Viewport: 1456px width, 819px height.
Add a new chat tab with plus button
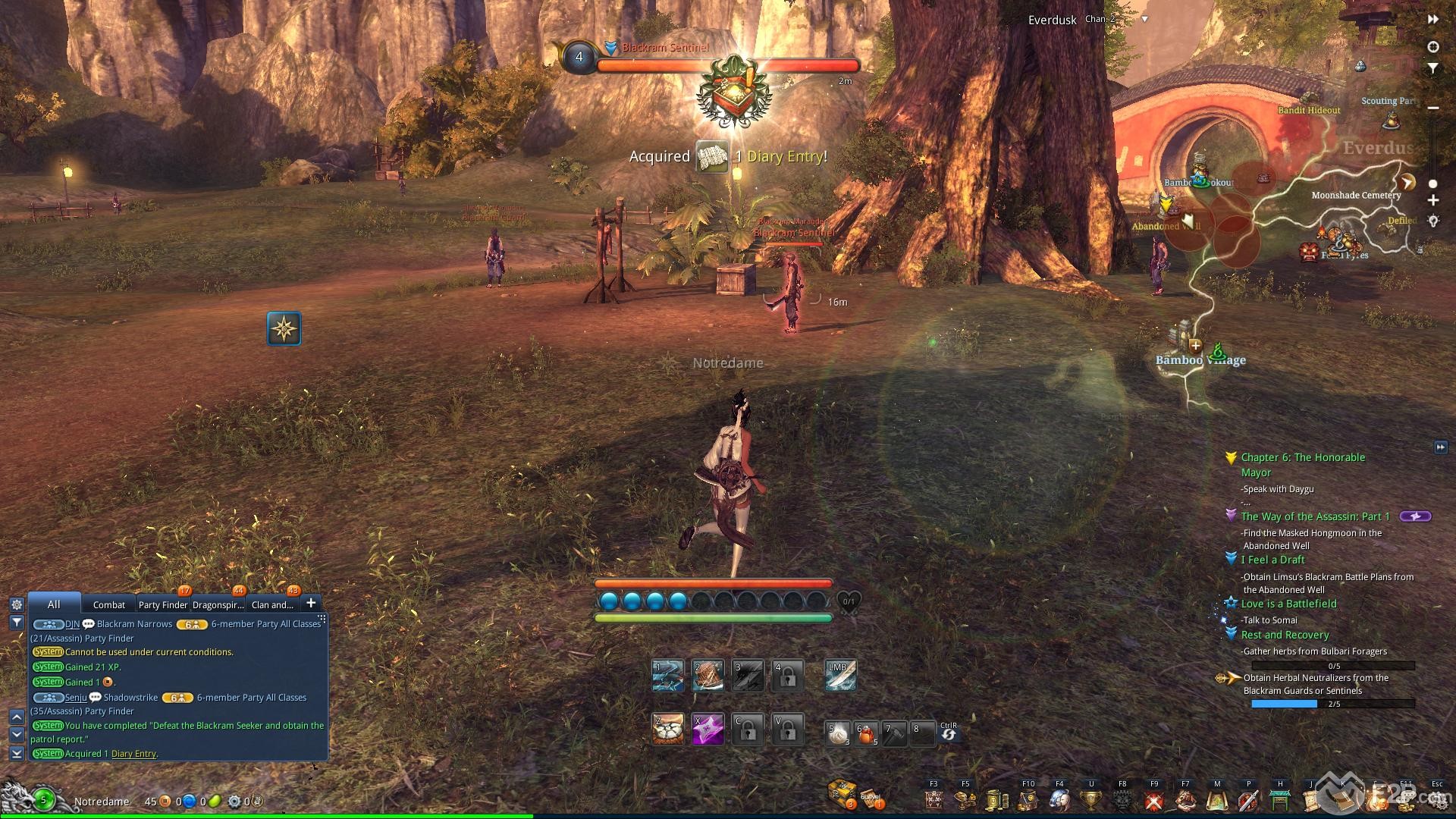coord(311,603)
